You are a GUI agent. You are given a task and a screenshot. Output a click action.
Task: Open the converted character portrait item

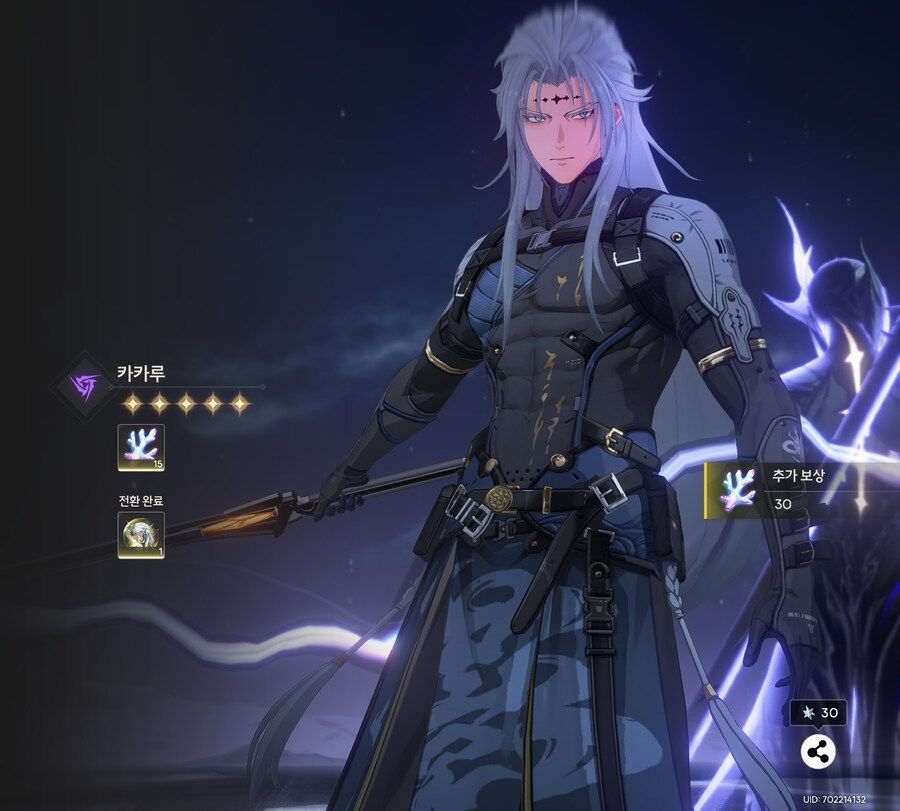[141, 534]
